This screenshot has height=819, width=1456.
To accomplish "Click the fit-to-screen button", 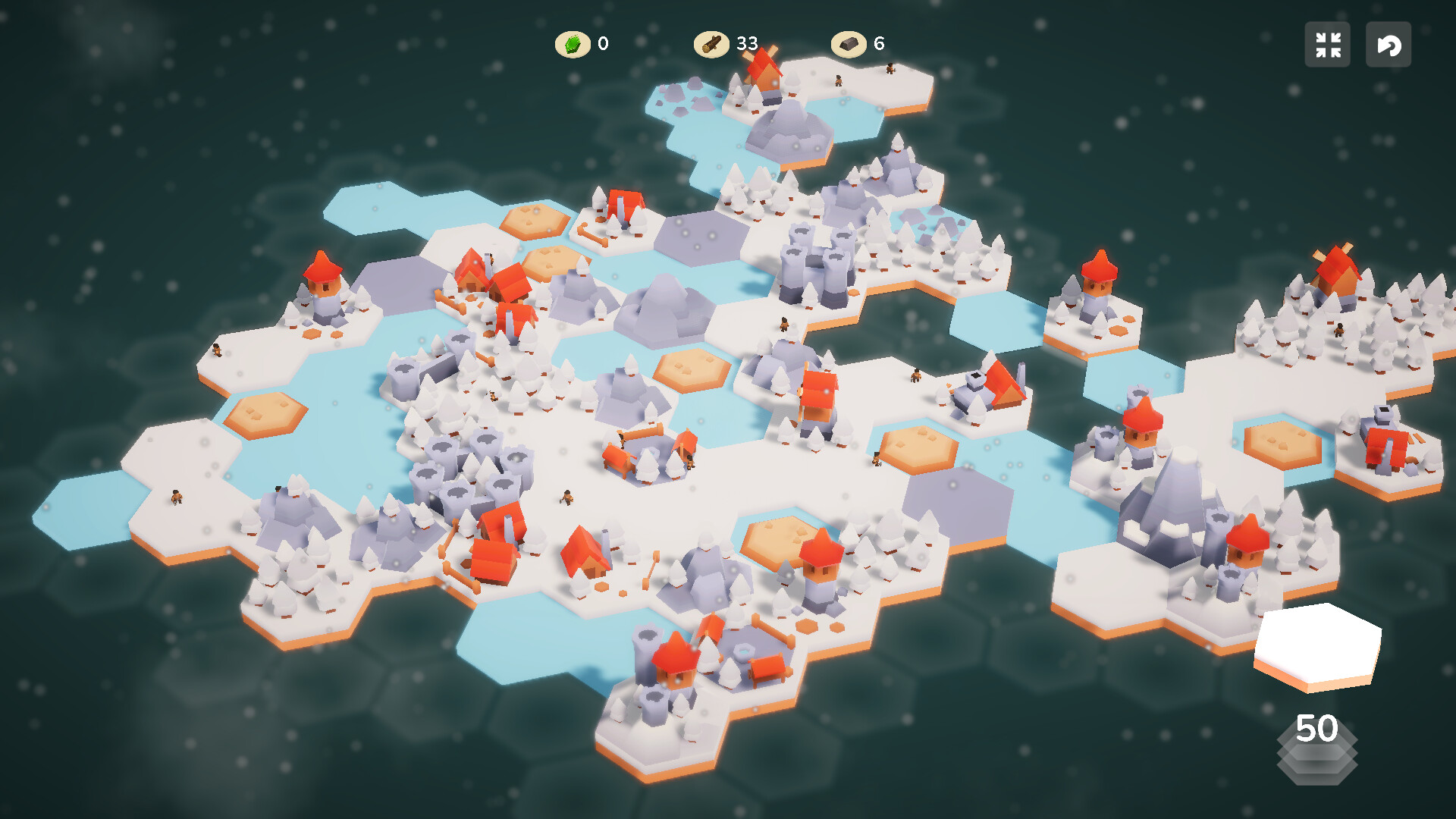I will 1328,45.
